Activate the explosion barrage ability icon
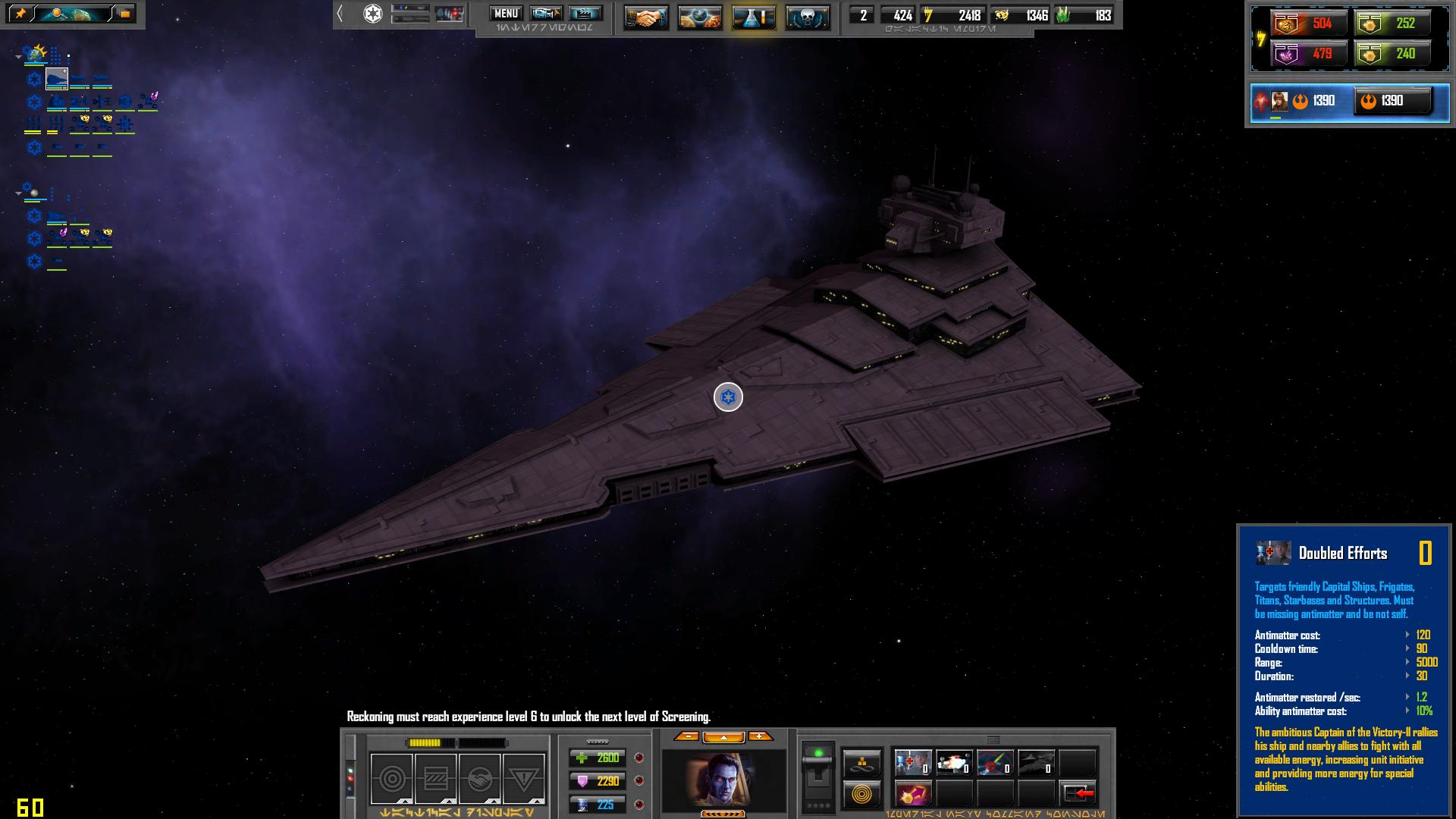The image size is (1456, 819). pos(952,763)
